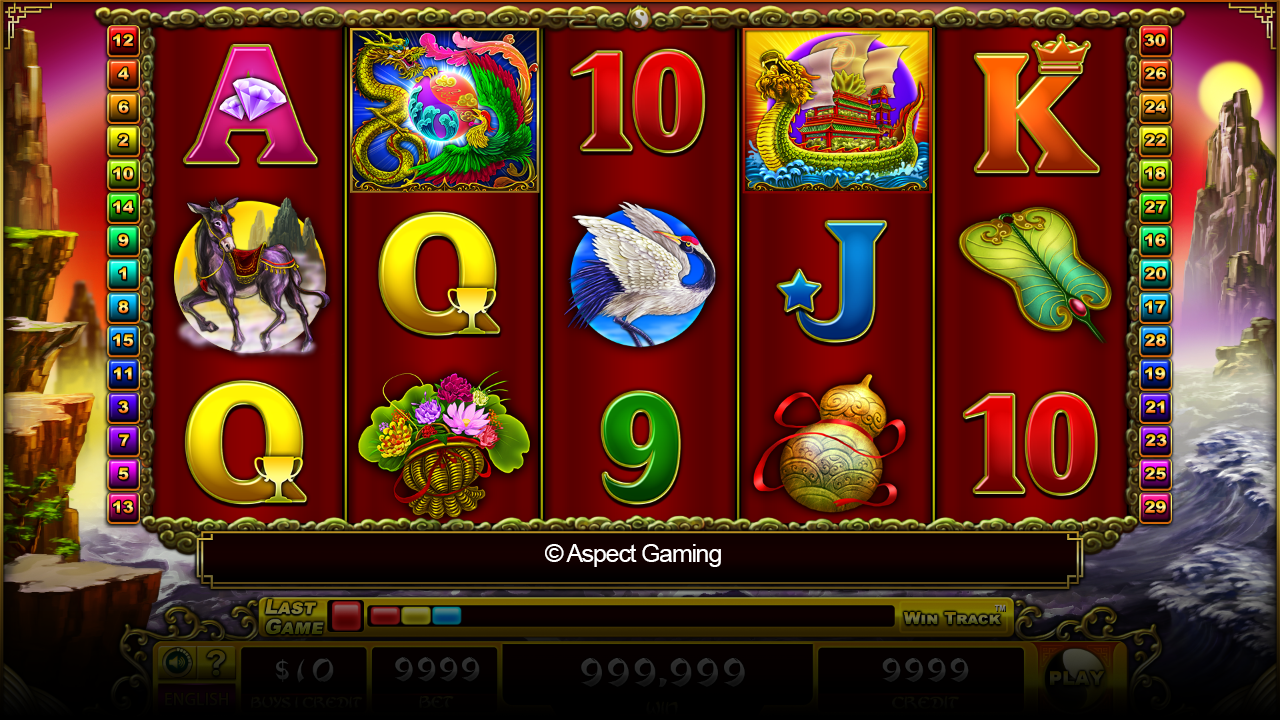The height and width of the screenshot is (720, 1280).
Task: Mute sound with the speaker icon
Action: (x=178, y=662)
